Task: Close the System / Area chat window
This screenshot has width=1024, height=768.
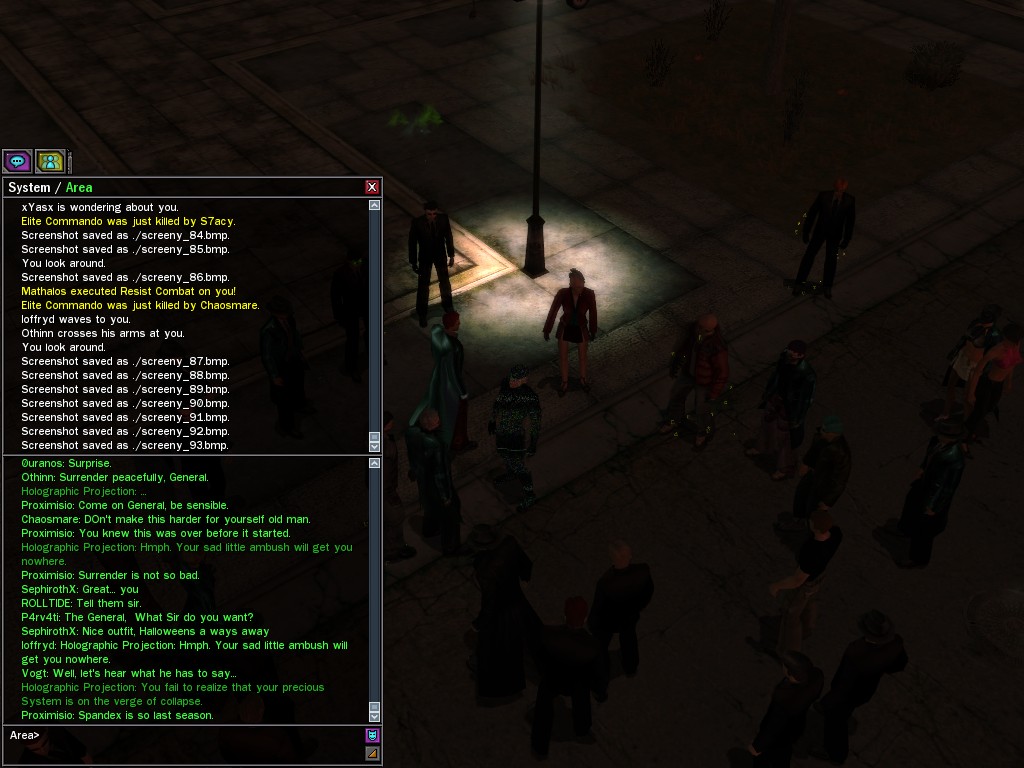Action: [372, 187]
